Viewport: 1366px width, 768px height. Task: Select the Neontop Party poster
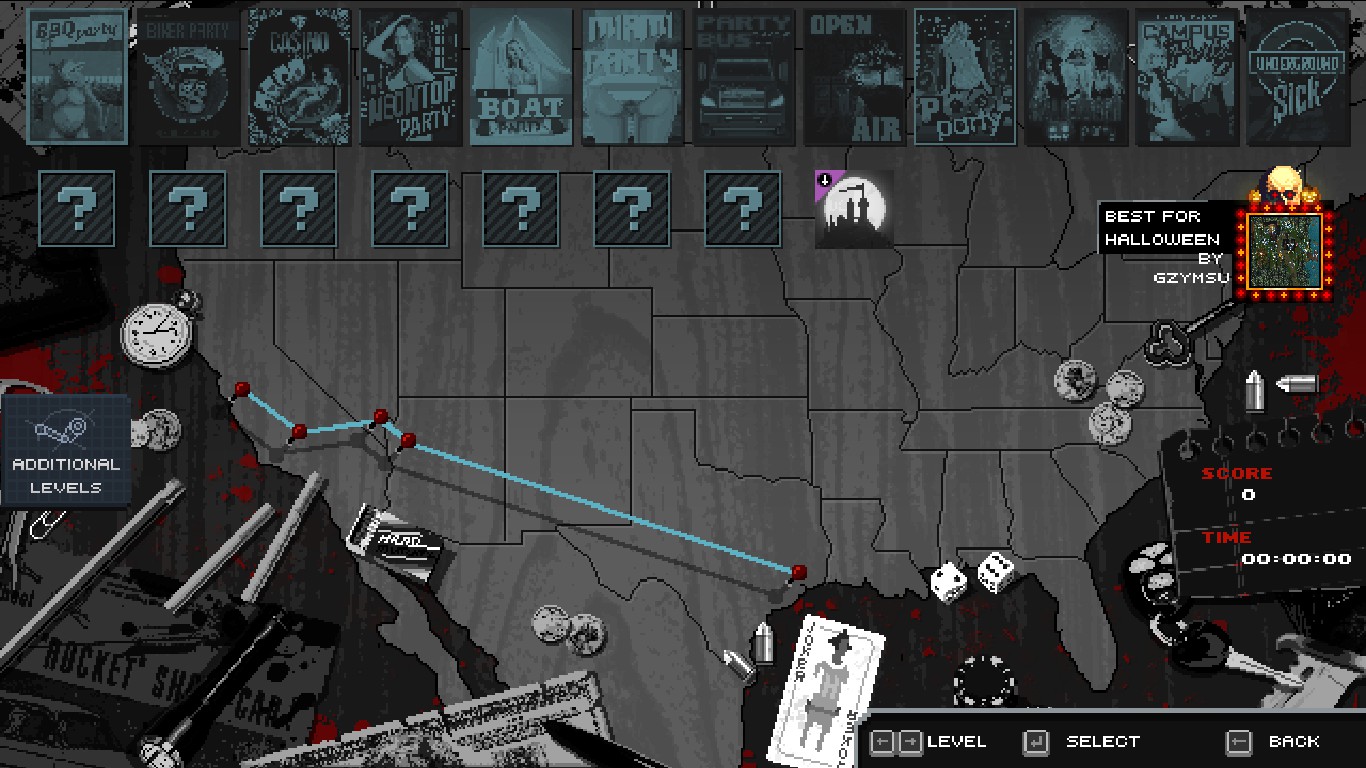coord(411,77)
